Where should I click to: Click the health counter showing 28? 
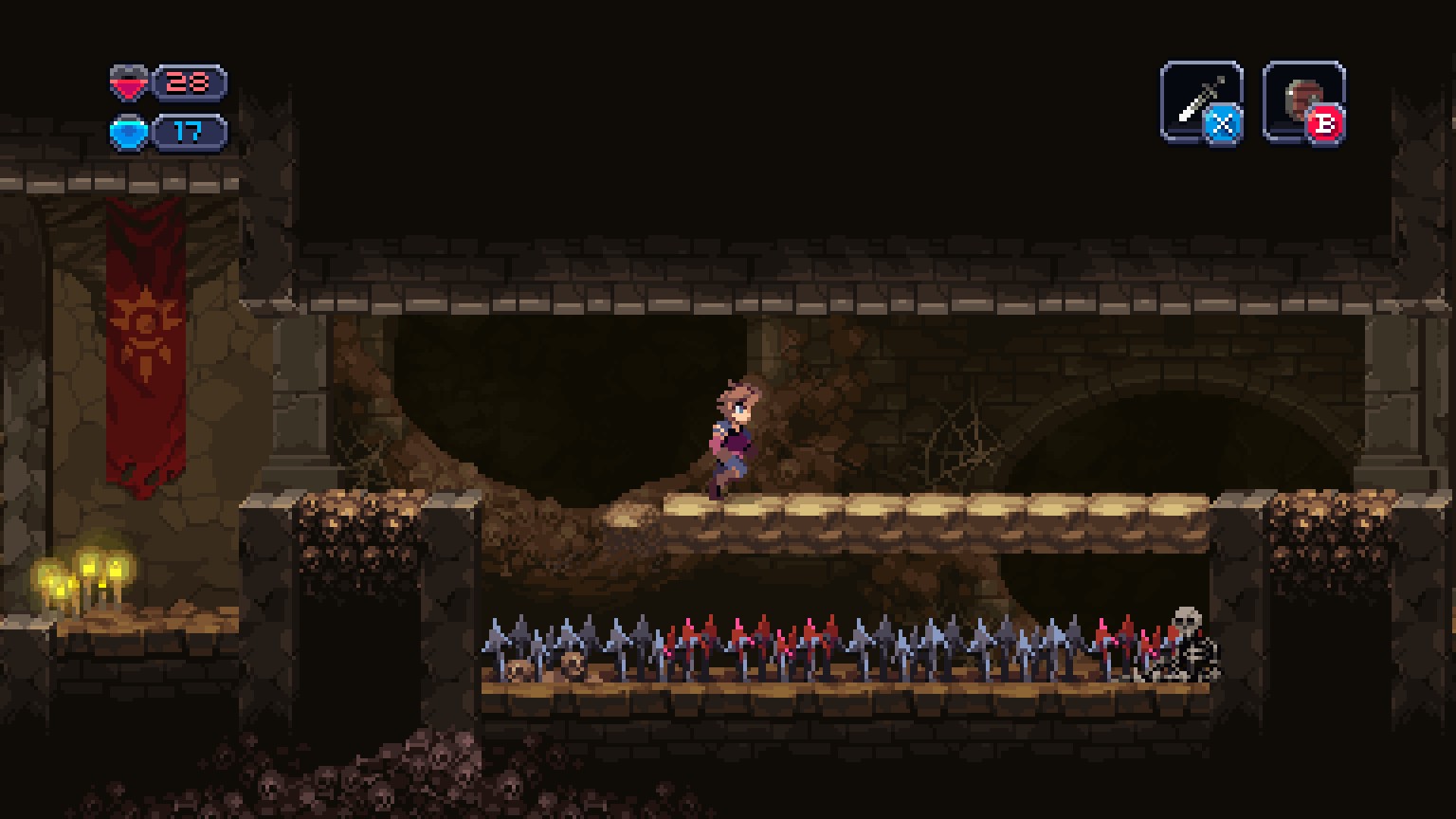pyautogui.click(x=188, y=83)
